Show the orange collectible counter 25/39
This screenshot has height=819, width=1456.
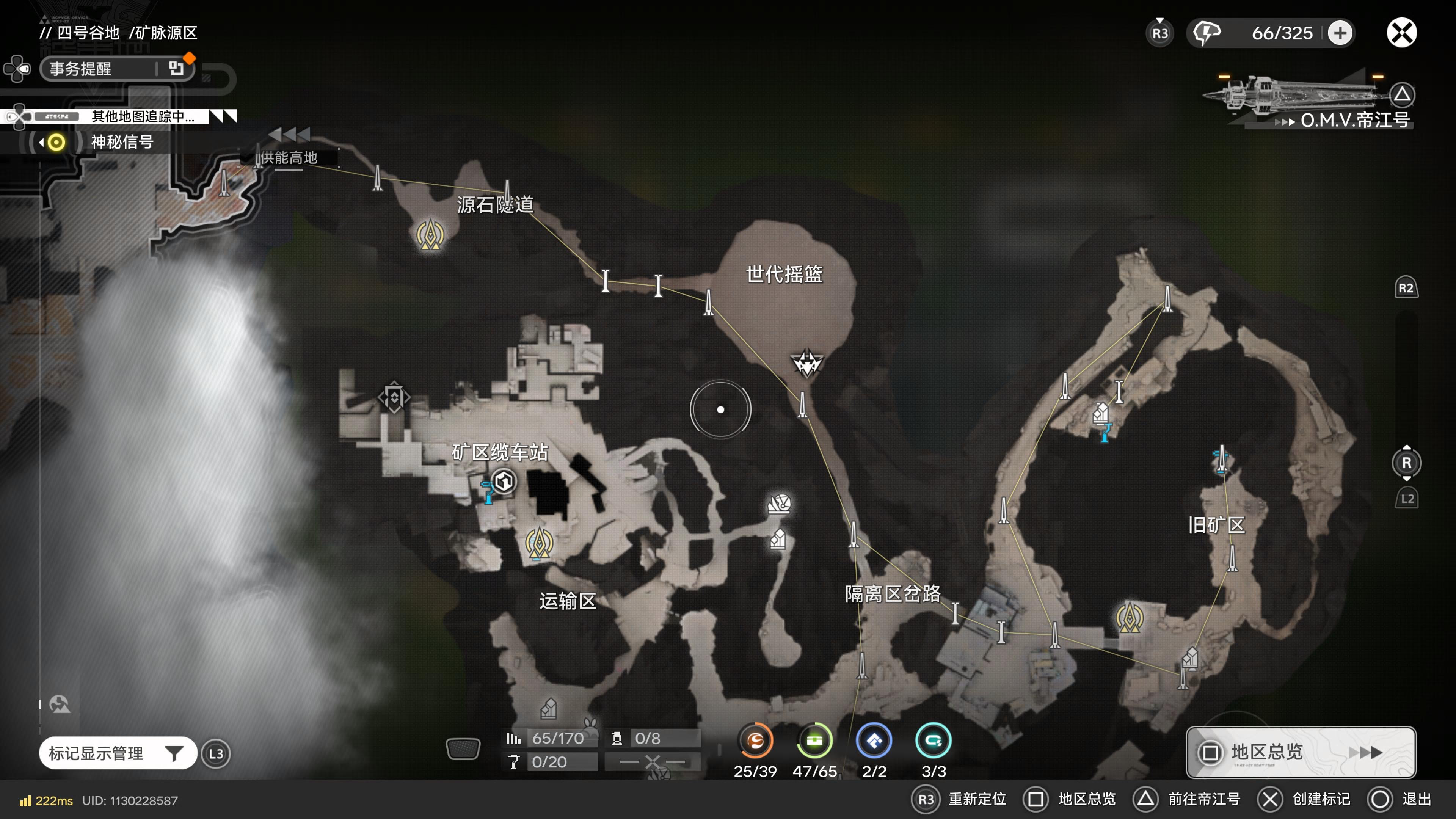point(755,741)
